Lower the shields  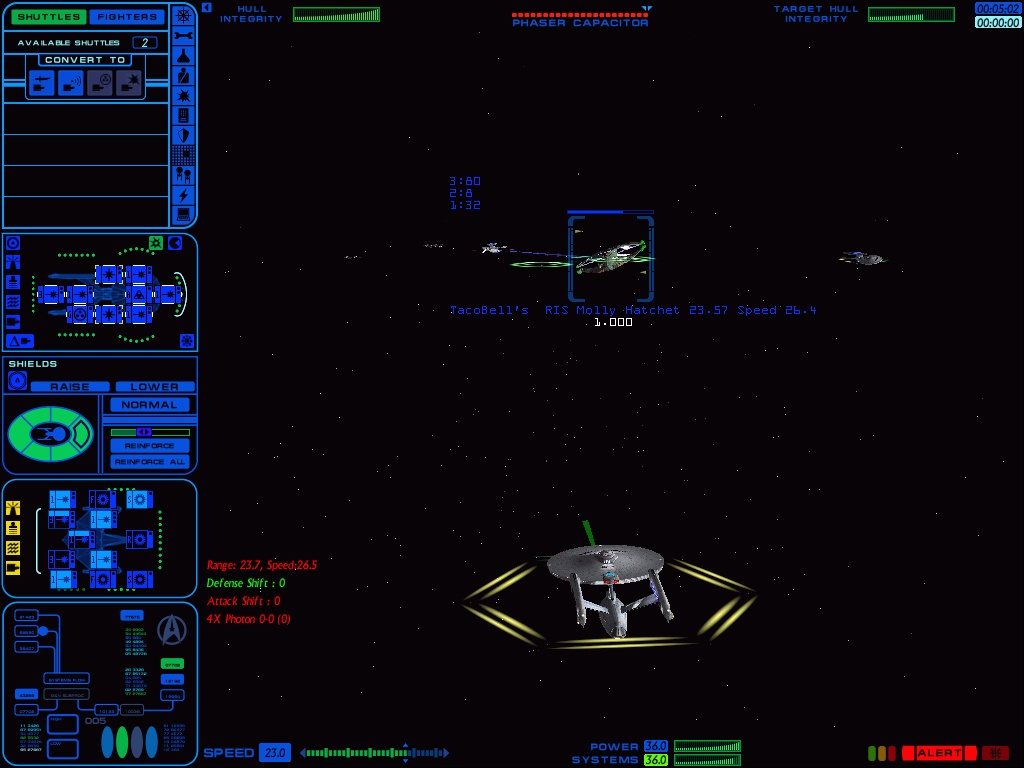click(x=154, y=387)
